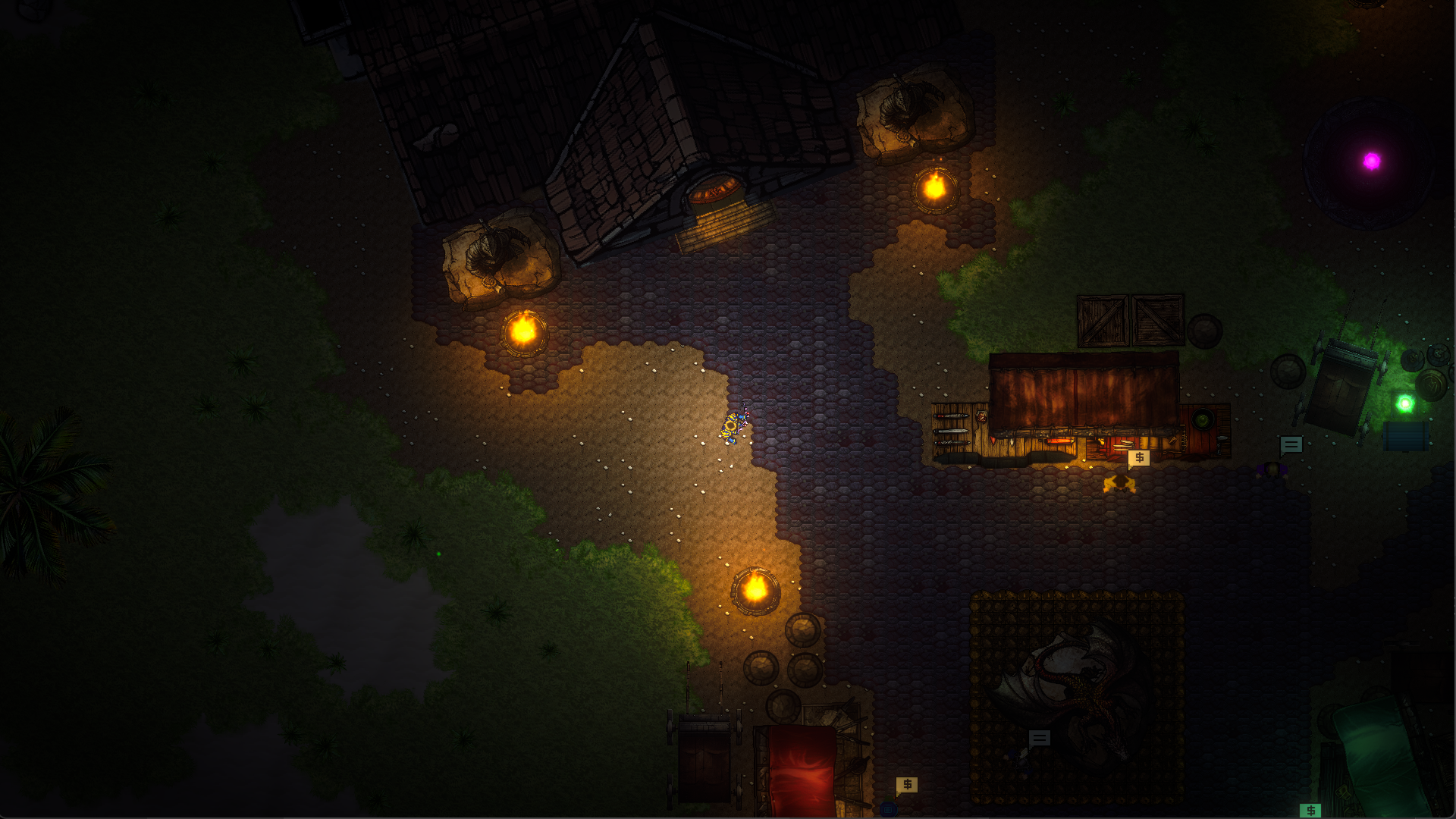The width and height of the screenshot is (1456, 819).
Task: Select the speech bubble beside the green-lit wagon
Action: (1291, 445)
